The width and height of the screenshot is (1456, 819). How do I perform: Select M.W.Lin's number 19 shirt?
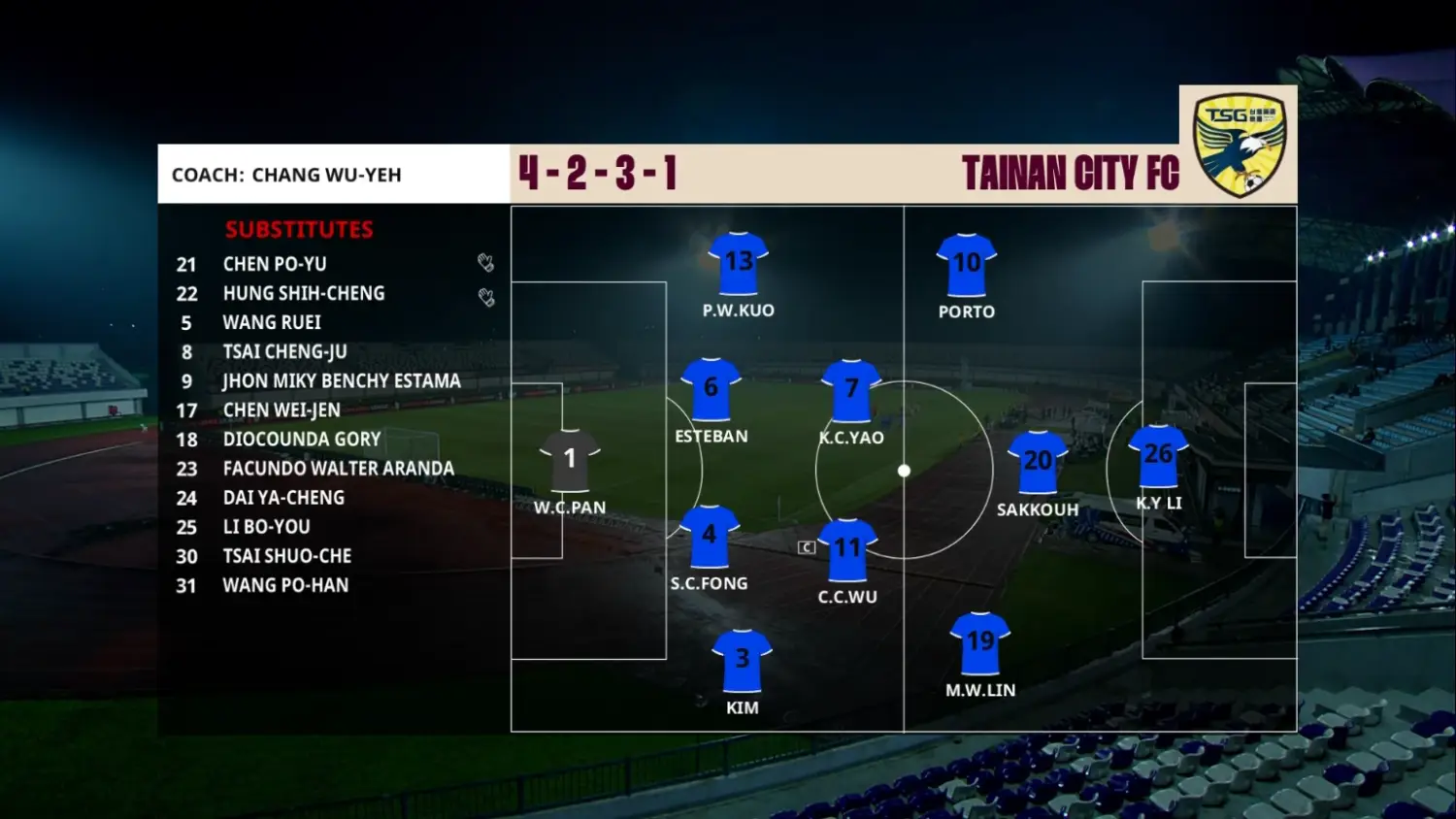click(980, 642)
